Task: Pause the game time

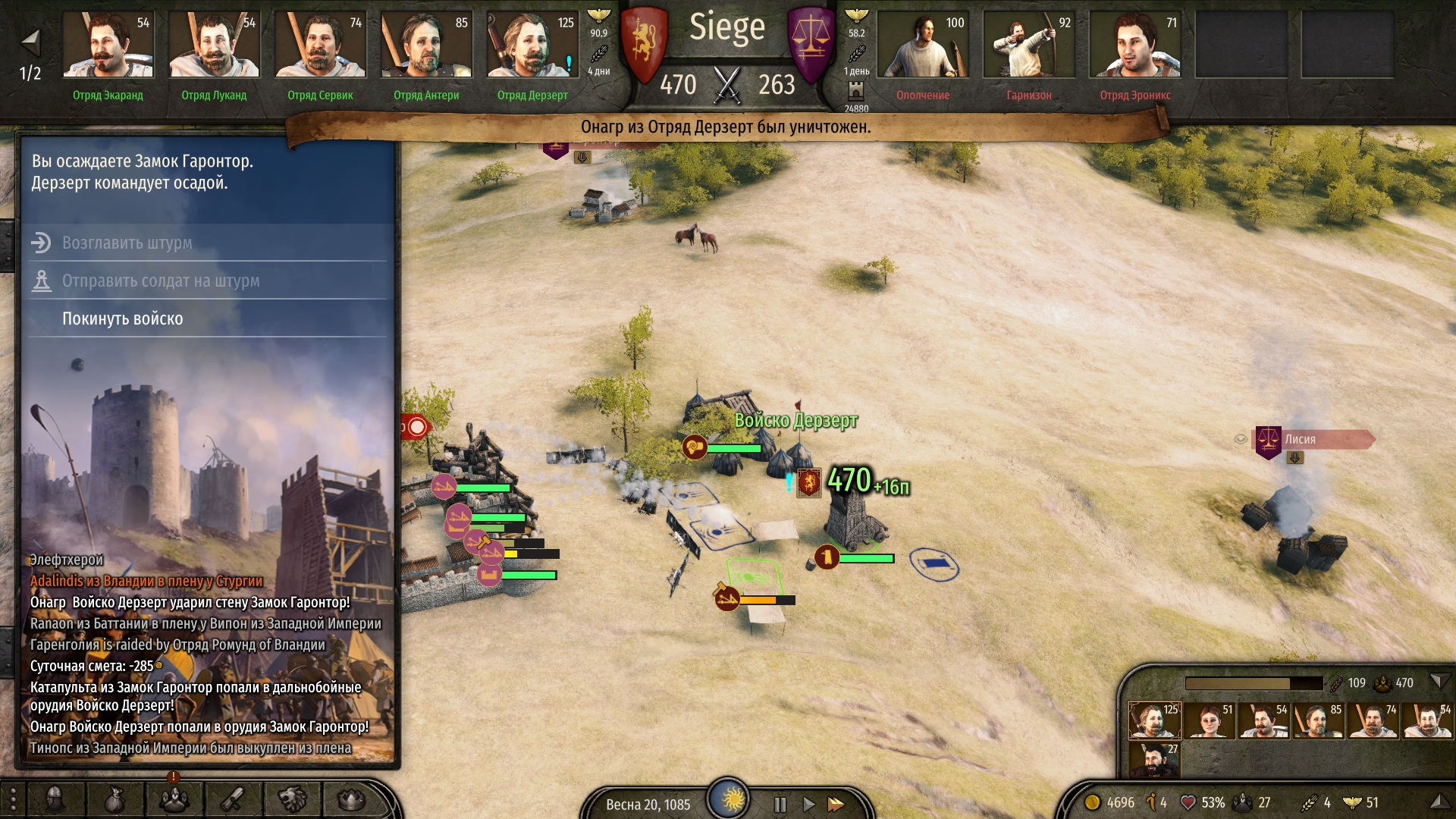Action: [780, 804]
